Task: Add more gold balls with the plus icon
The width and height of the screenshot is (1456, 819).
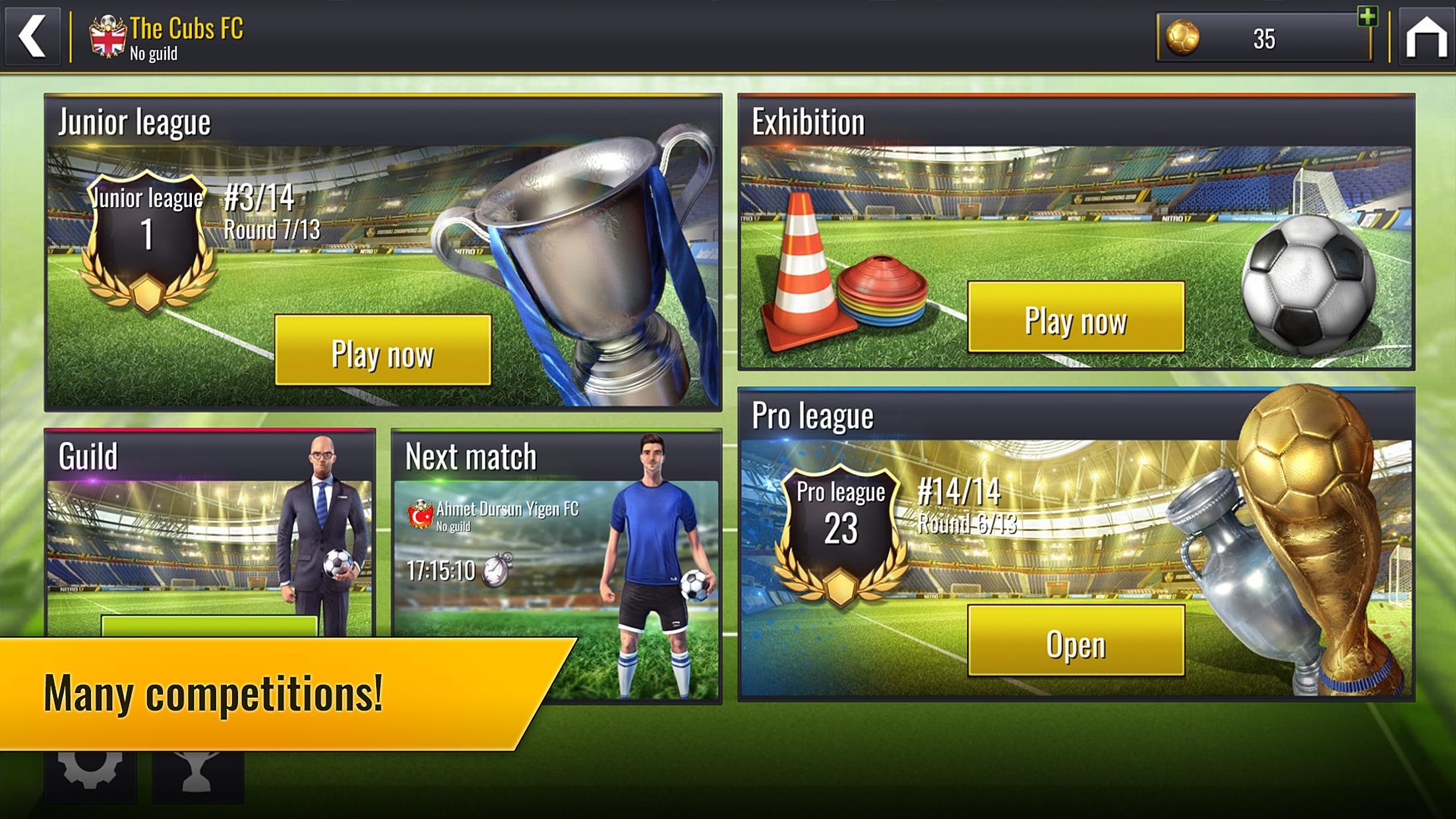Action: pyautogui.click(x=1367, y=16)
